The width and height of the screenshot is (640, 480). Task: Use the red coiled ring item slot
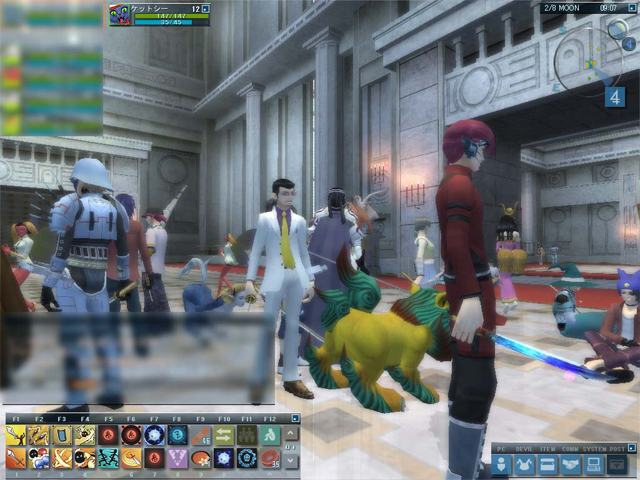click(270, 458)
